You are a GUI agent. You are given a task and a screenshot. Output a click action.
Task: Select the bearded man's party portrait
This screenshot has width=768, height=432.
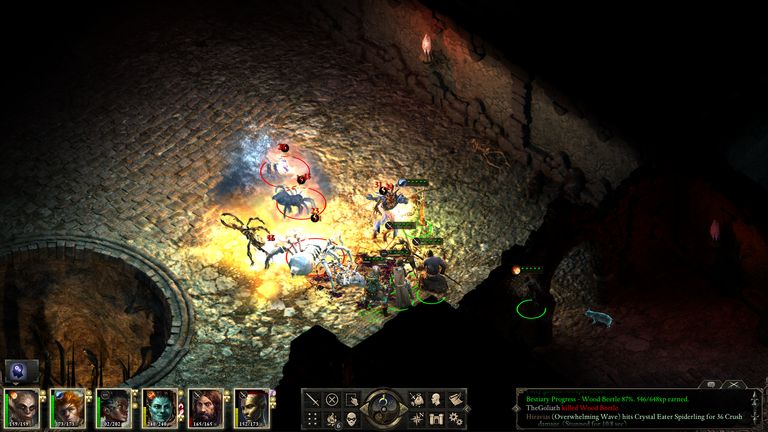pos(206,408)
